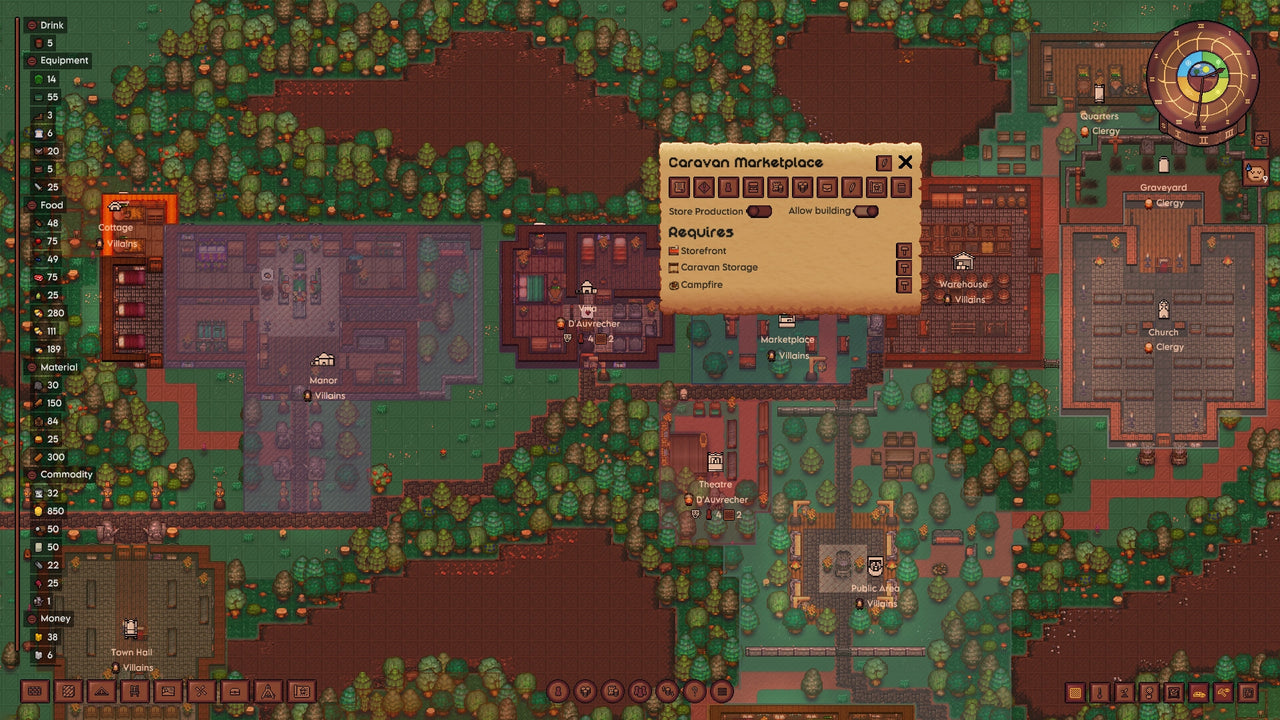Select the pouch icon in Caravan Marketplace icon row
The width and height of the screenshot is (1280, 720).
coord(828,187)
